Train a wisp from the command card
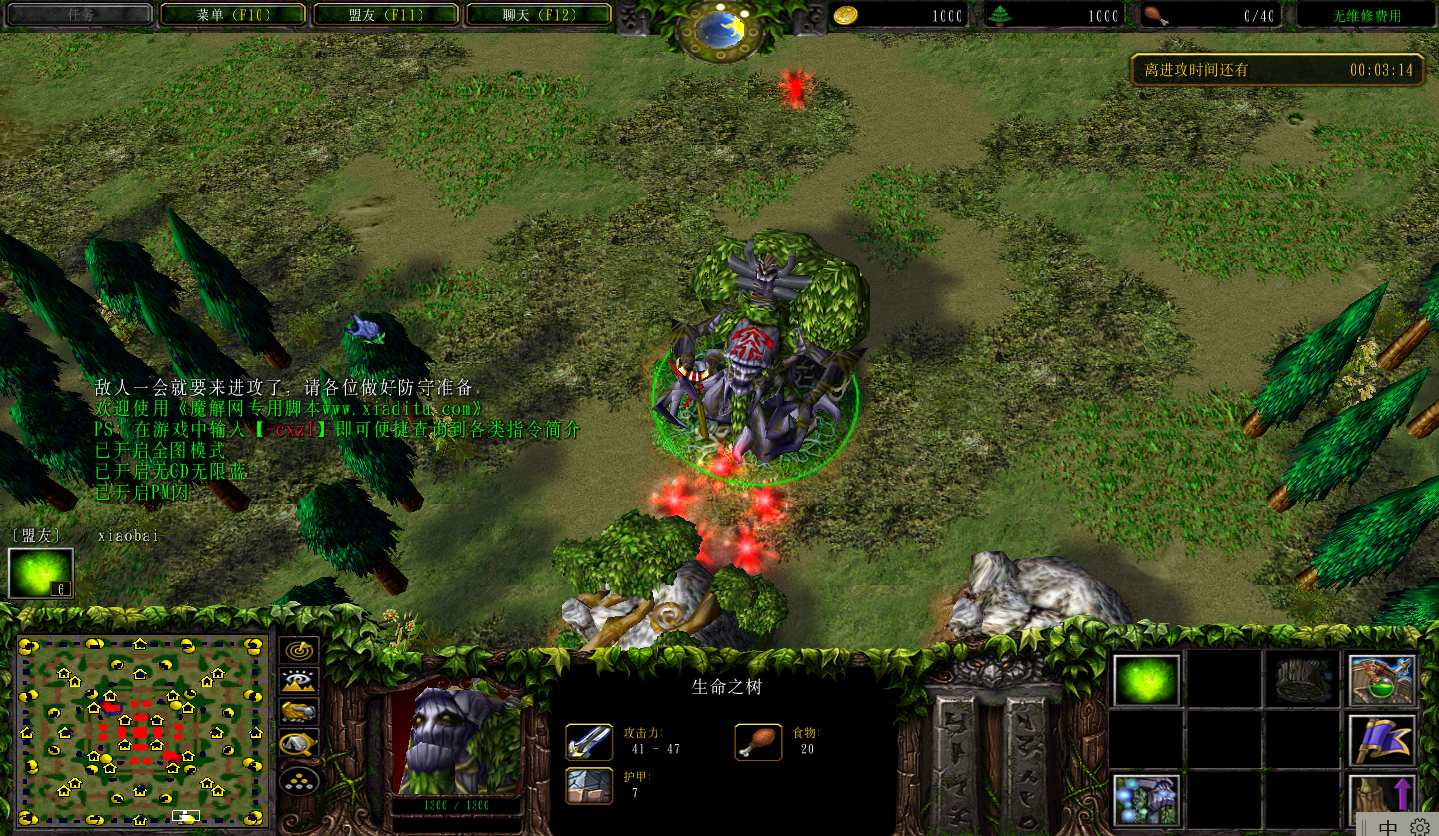 point(1146,681)
